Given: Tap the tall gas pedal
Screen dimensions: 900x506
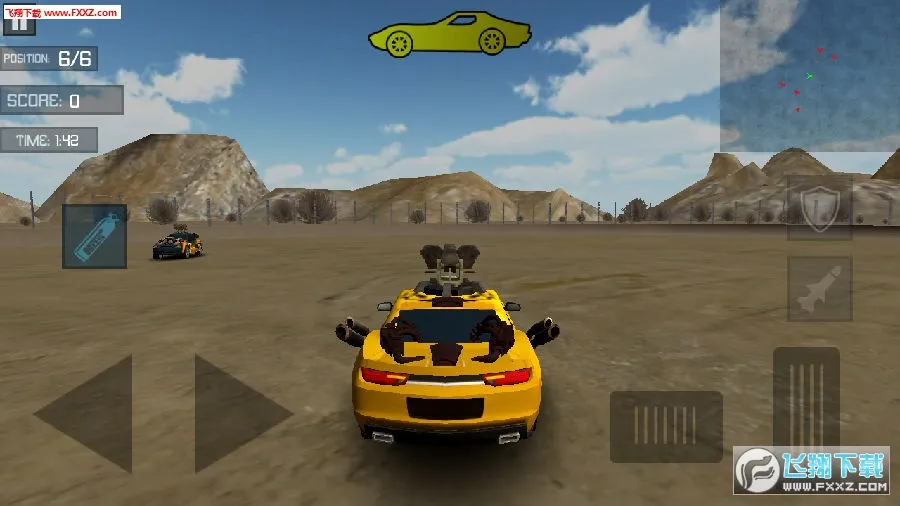Looking at the screenshot, I should (806, 398).
